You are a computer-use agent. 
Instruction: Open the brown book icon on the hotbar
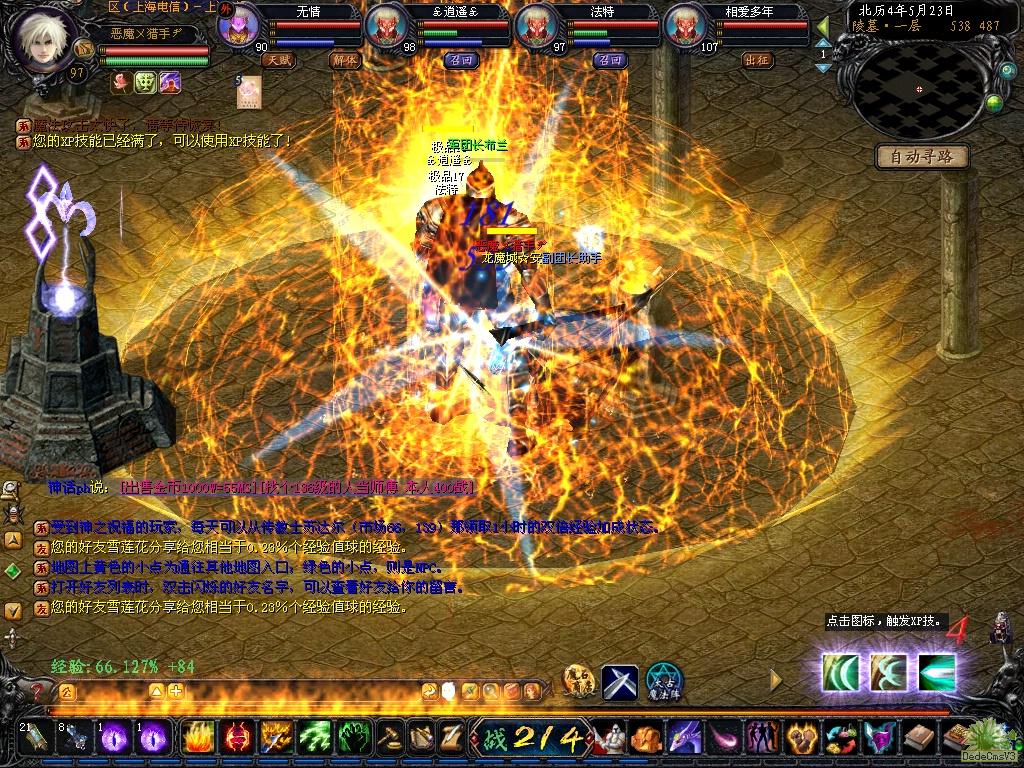[918, 738]
